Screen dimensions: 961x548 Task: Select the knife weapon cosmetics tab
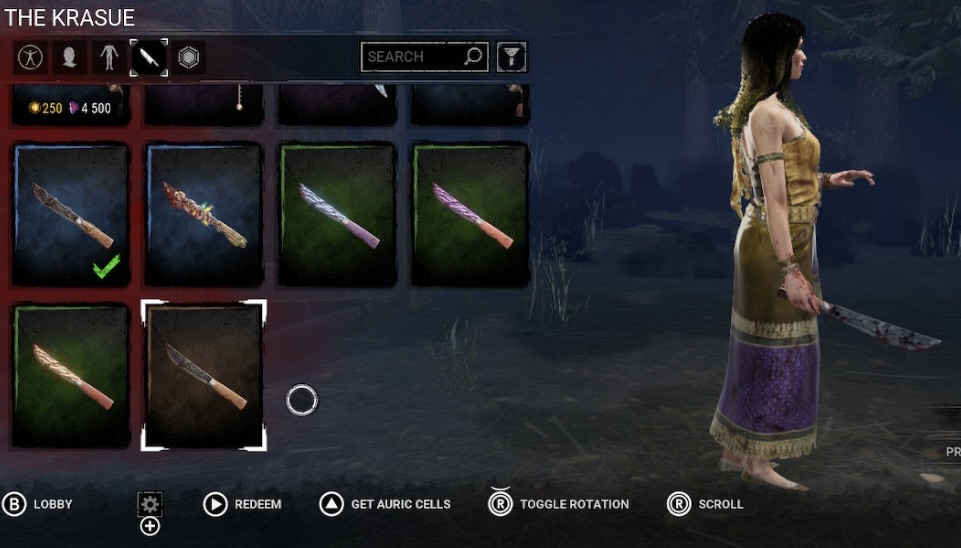point(149,58)
